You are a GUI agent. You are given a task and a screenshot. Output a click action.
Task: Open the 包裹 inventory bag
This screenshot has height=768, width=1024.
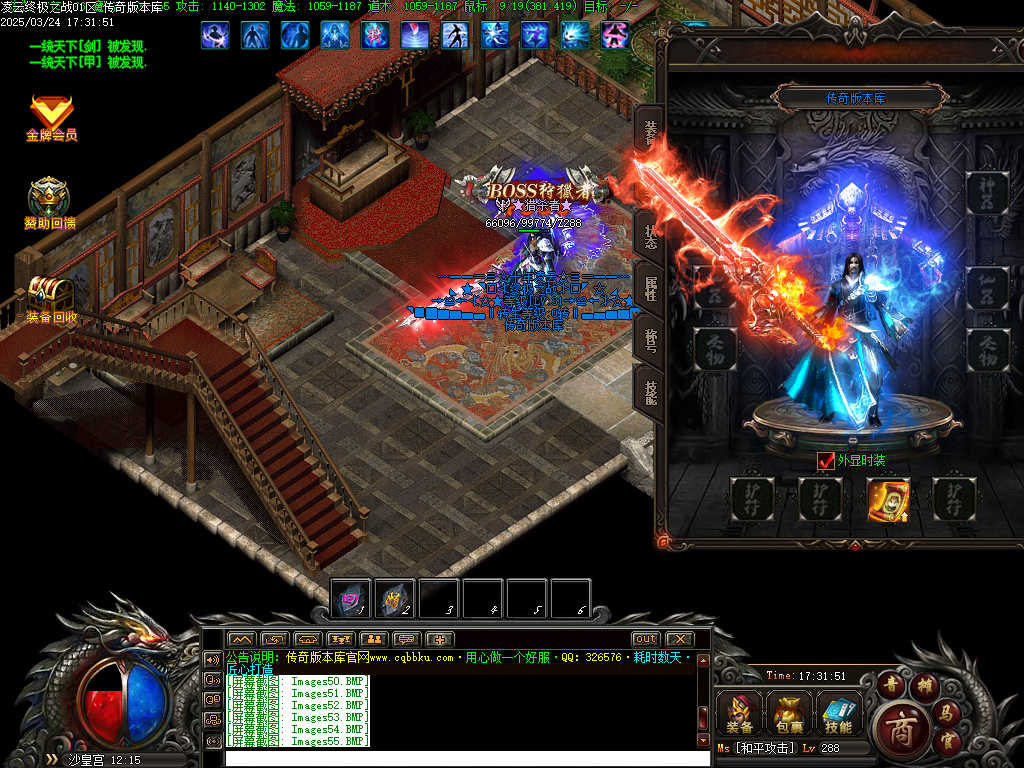click(x=788, y=714)
